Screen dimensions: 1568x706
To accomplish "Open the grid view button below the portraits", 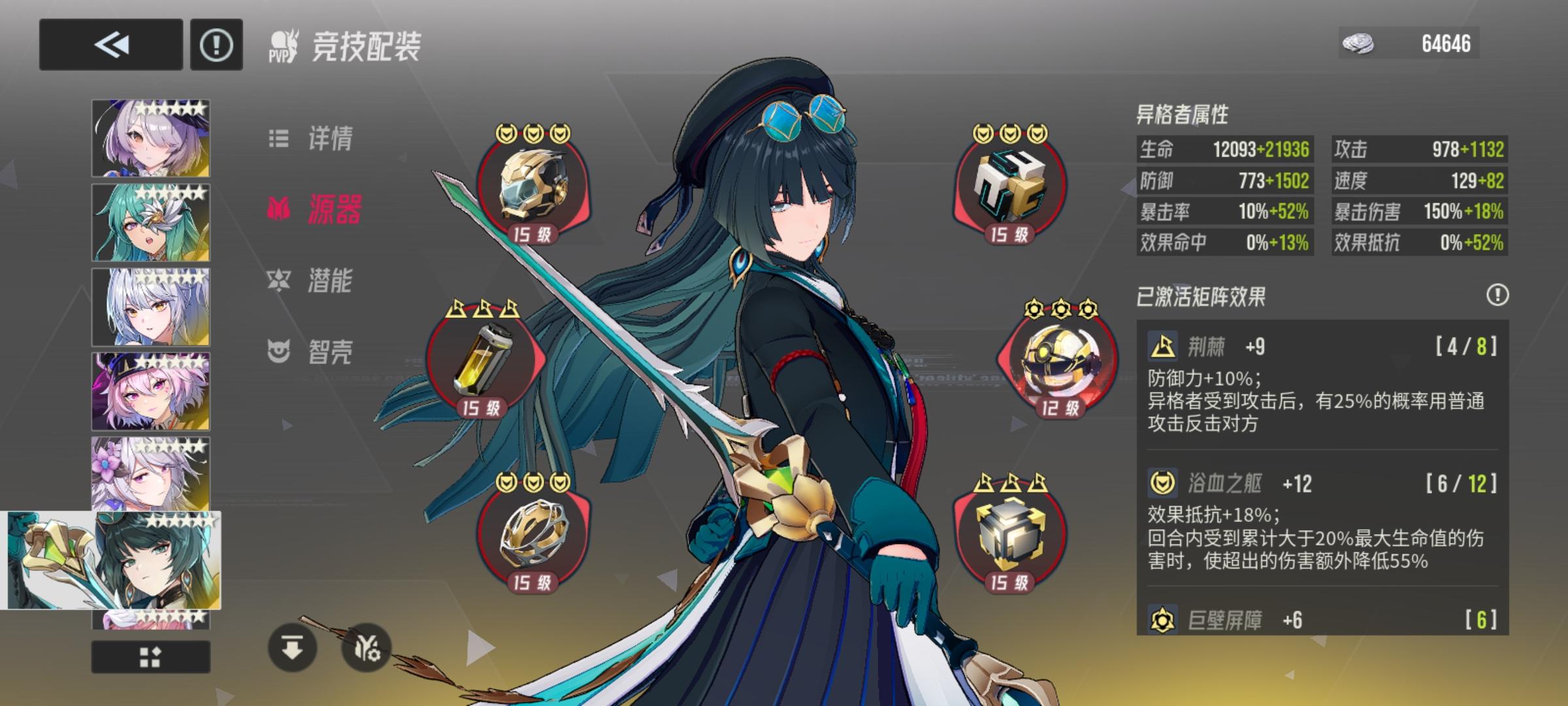I will point(149,656).
